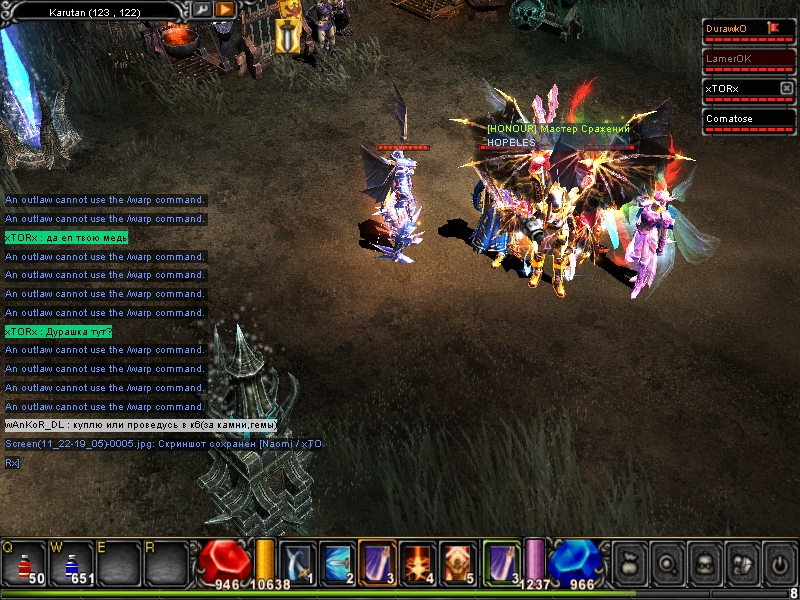Use the red health potion in slot Q
This screenshot has width=800, height=600.
pos(23,564)
